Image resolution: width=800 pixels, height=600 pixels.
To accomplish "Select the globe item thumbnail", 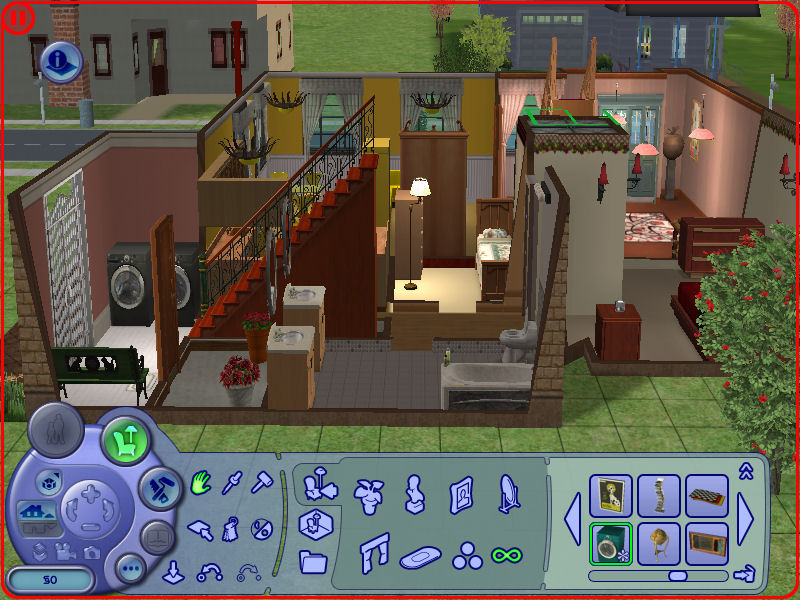I will point(658,543).
